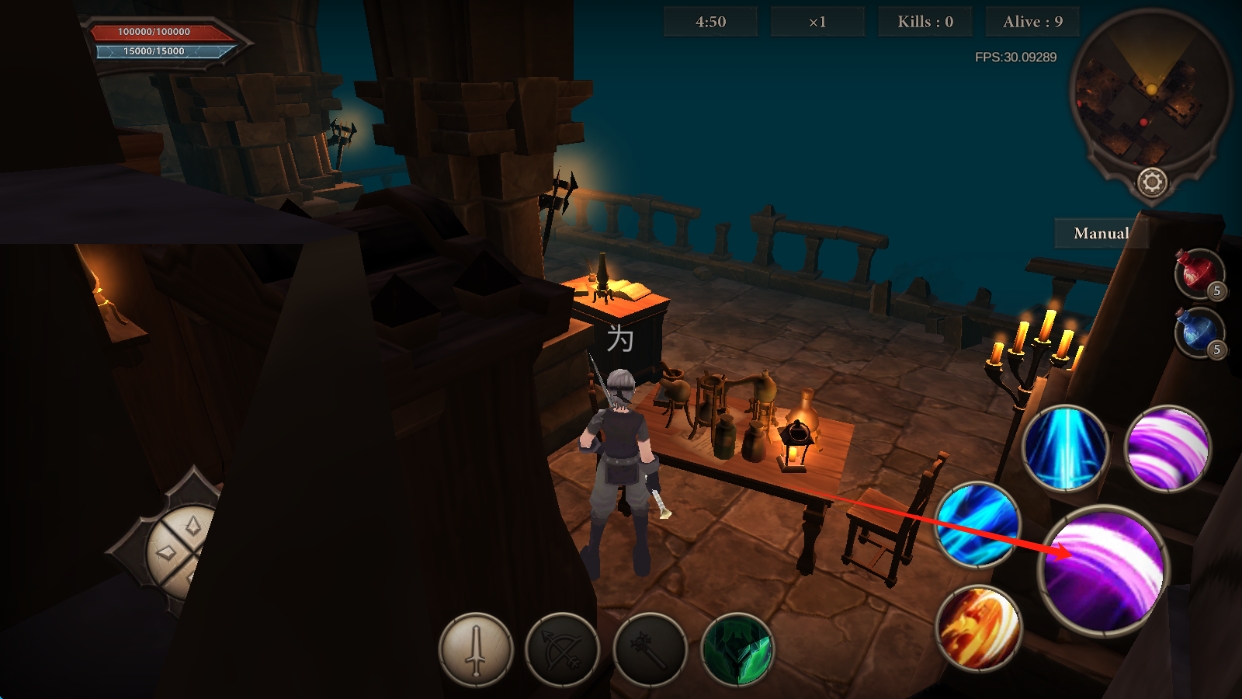This screenshot has height=699, width=1242.
Task: Change the ×1 game speed
Action: (817, 22)
